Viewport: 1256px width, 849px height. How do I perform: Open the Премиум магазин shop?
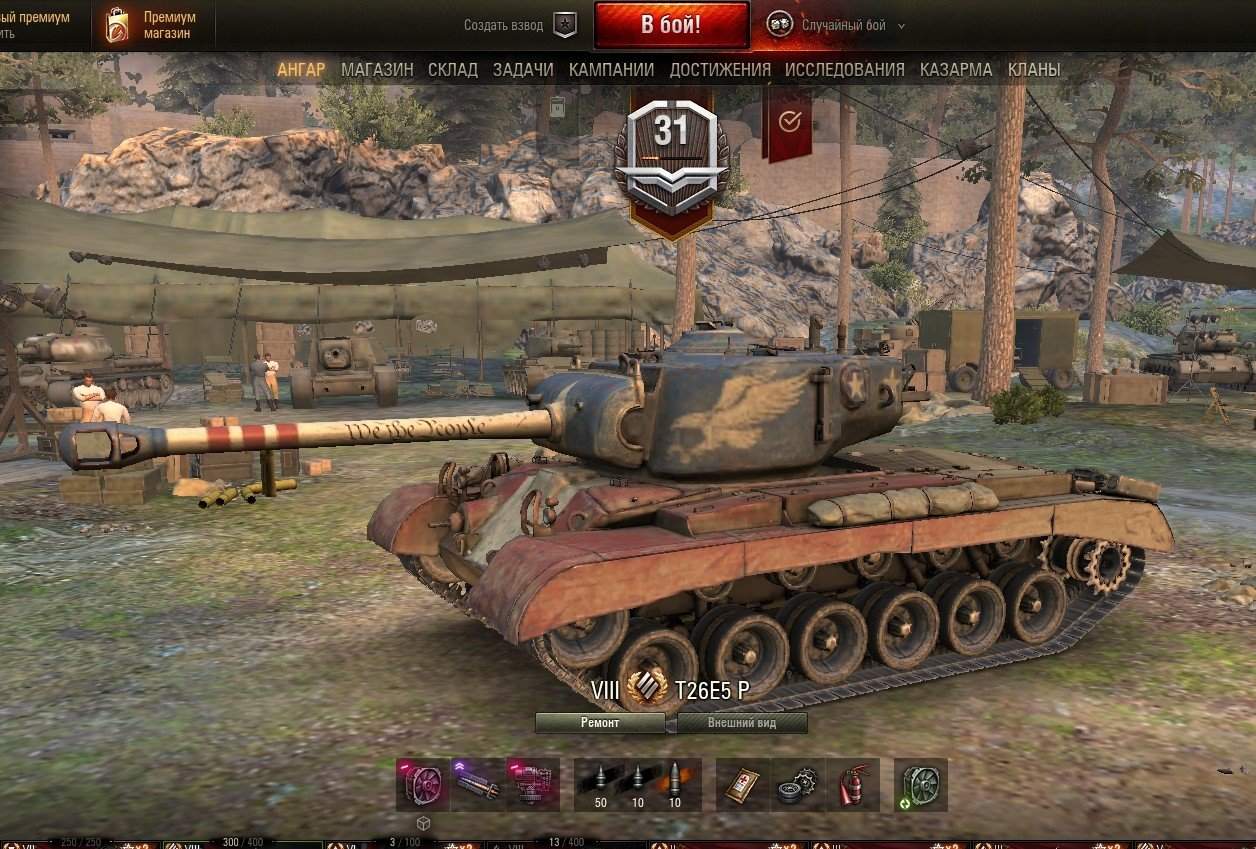(x=150, y=25)
